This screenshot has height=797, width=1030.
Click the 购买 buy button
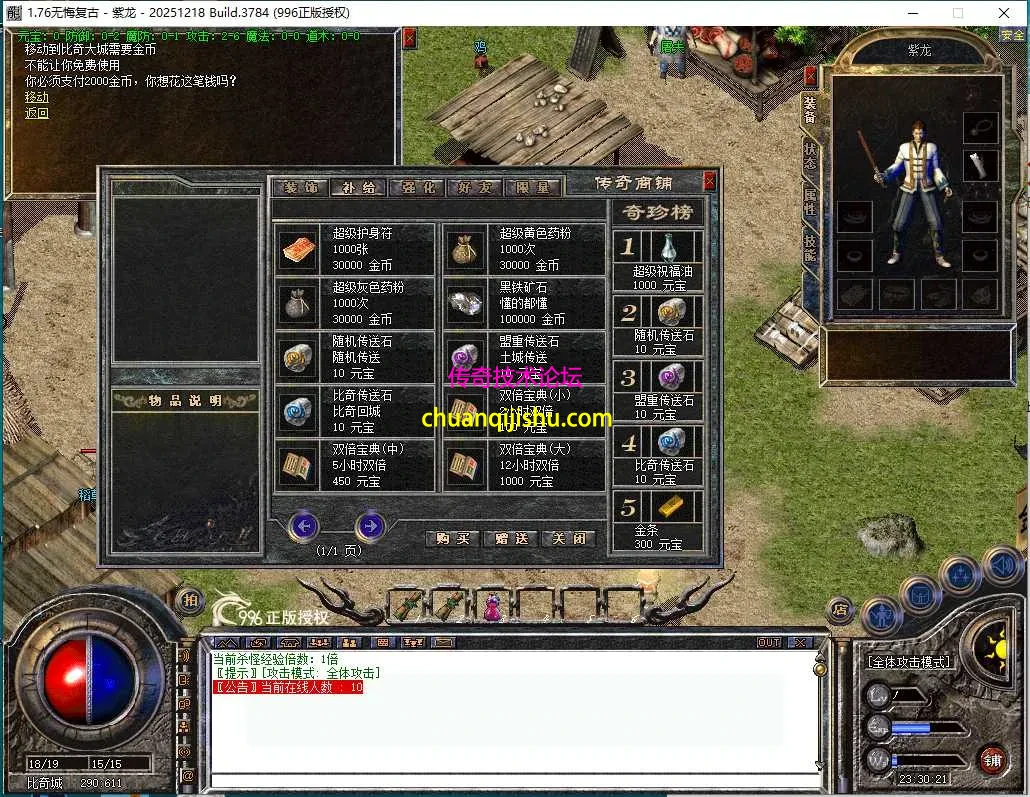pos(452,538)
